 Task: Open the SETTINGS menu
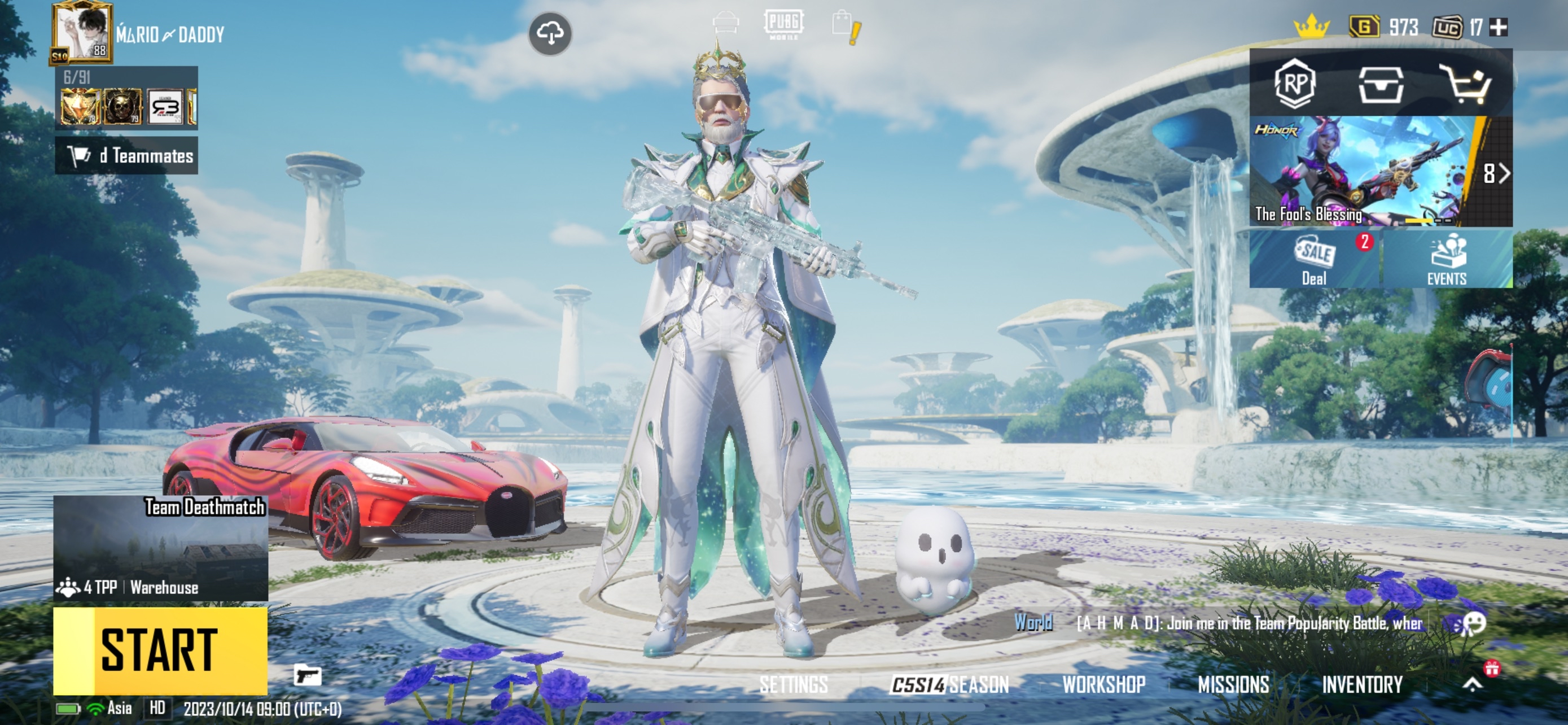click(793, 685)
